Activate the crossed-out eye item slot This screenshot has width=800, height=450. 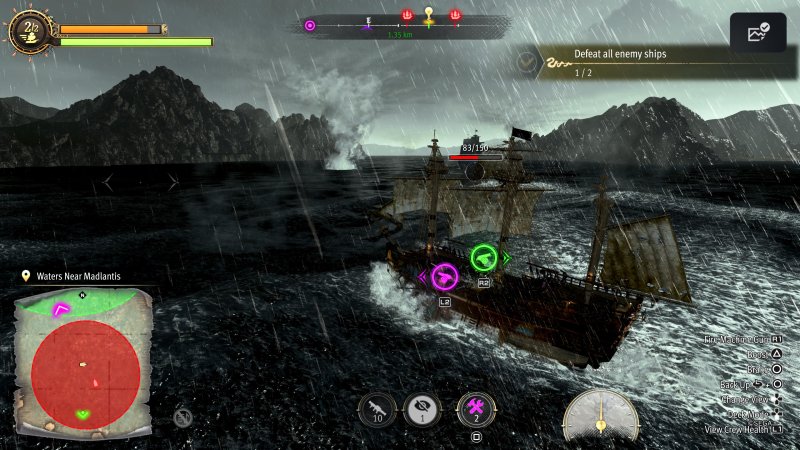click(422, 410)
